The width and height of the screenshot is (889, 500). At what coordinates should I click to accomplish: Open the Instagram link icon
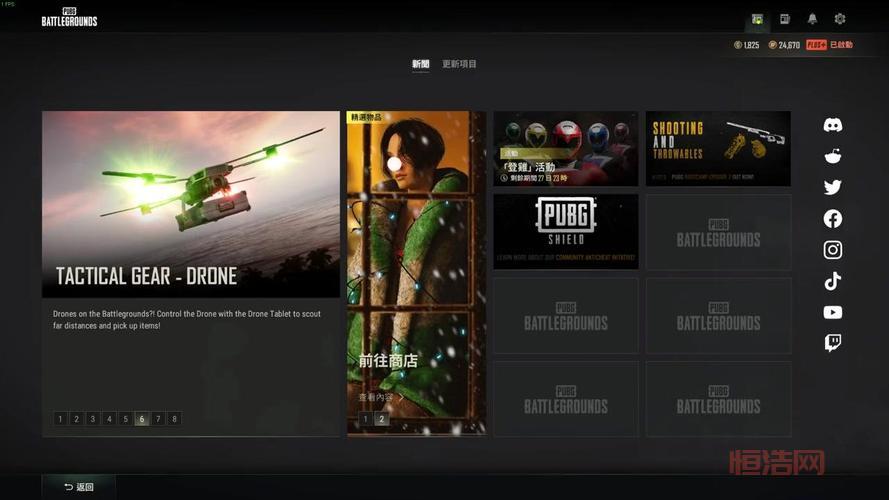(x=833, y=250)
